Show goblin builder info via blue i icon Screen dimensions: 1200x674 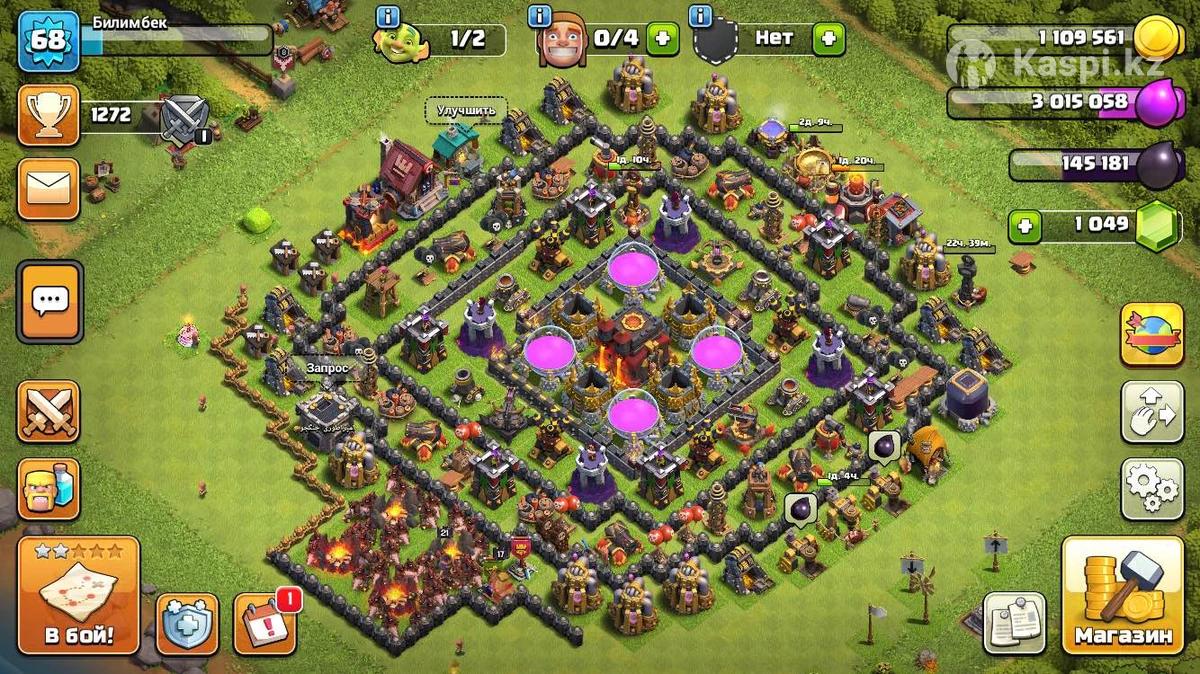click(x=387, y=16)
